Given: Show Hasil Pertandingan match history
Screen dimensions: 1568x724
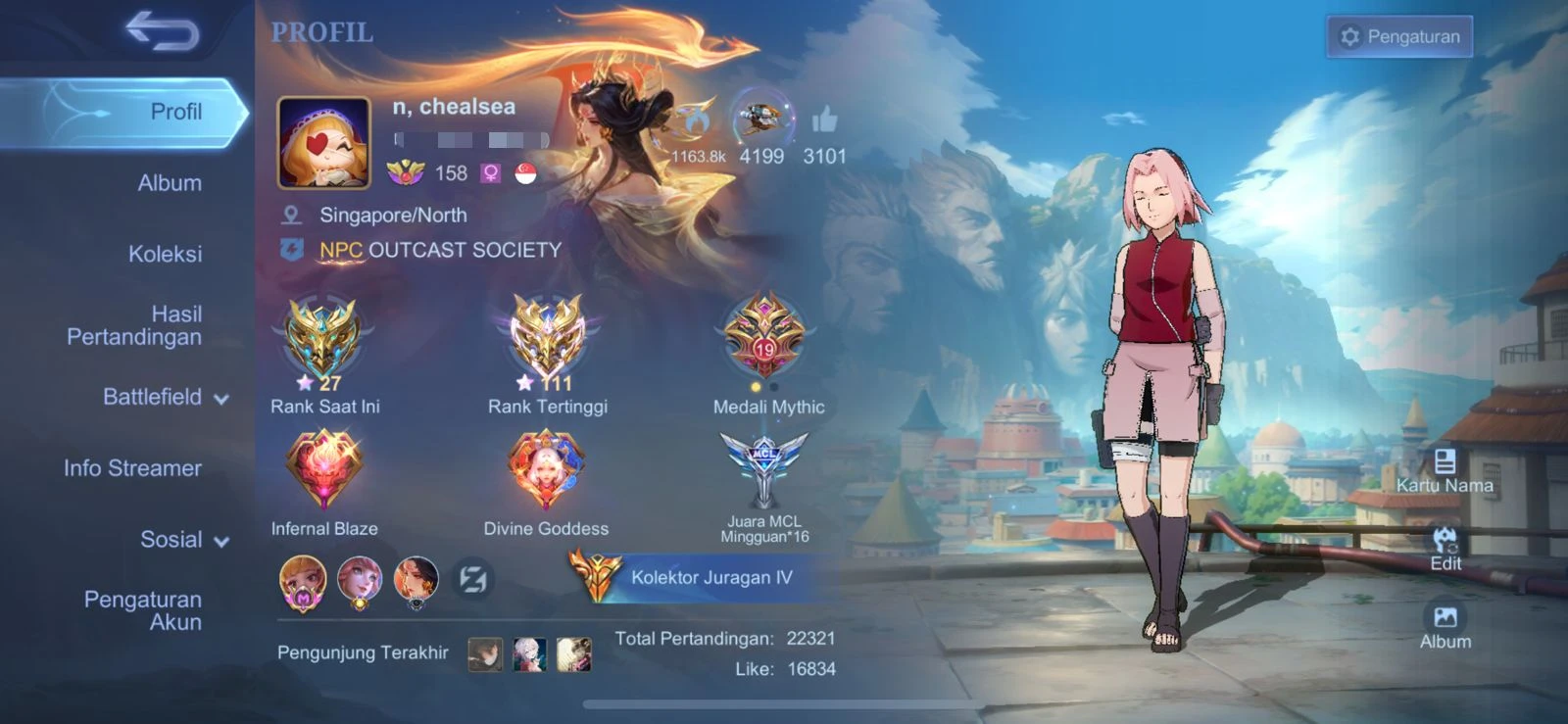Looking at the screenshot, I should point(134,325).
